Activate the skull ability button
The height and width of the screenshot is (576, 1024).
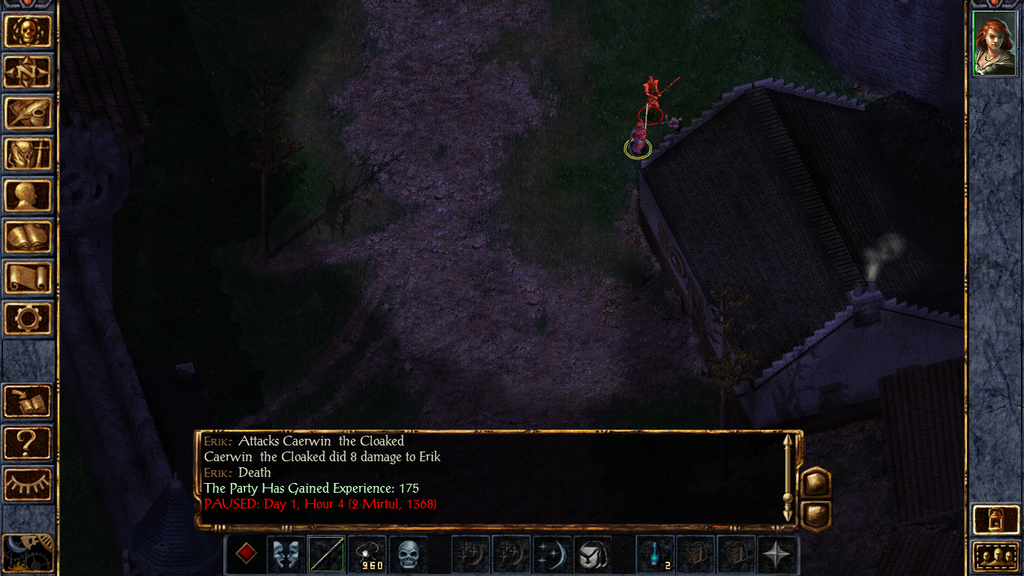(x=408, y=554)
